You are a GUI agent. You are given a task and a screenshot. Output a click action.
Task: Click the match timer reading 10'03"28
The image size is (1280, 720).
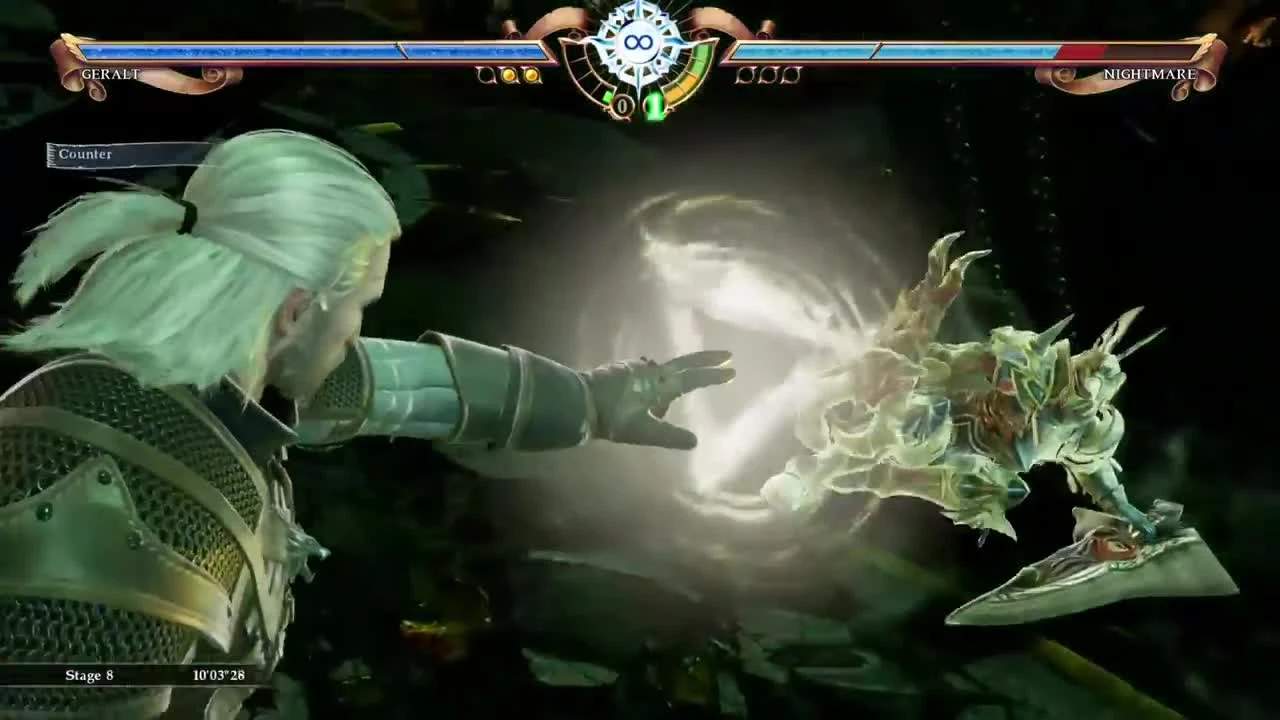[218, 675]
